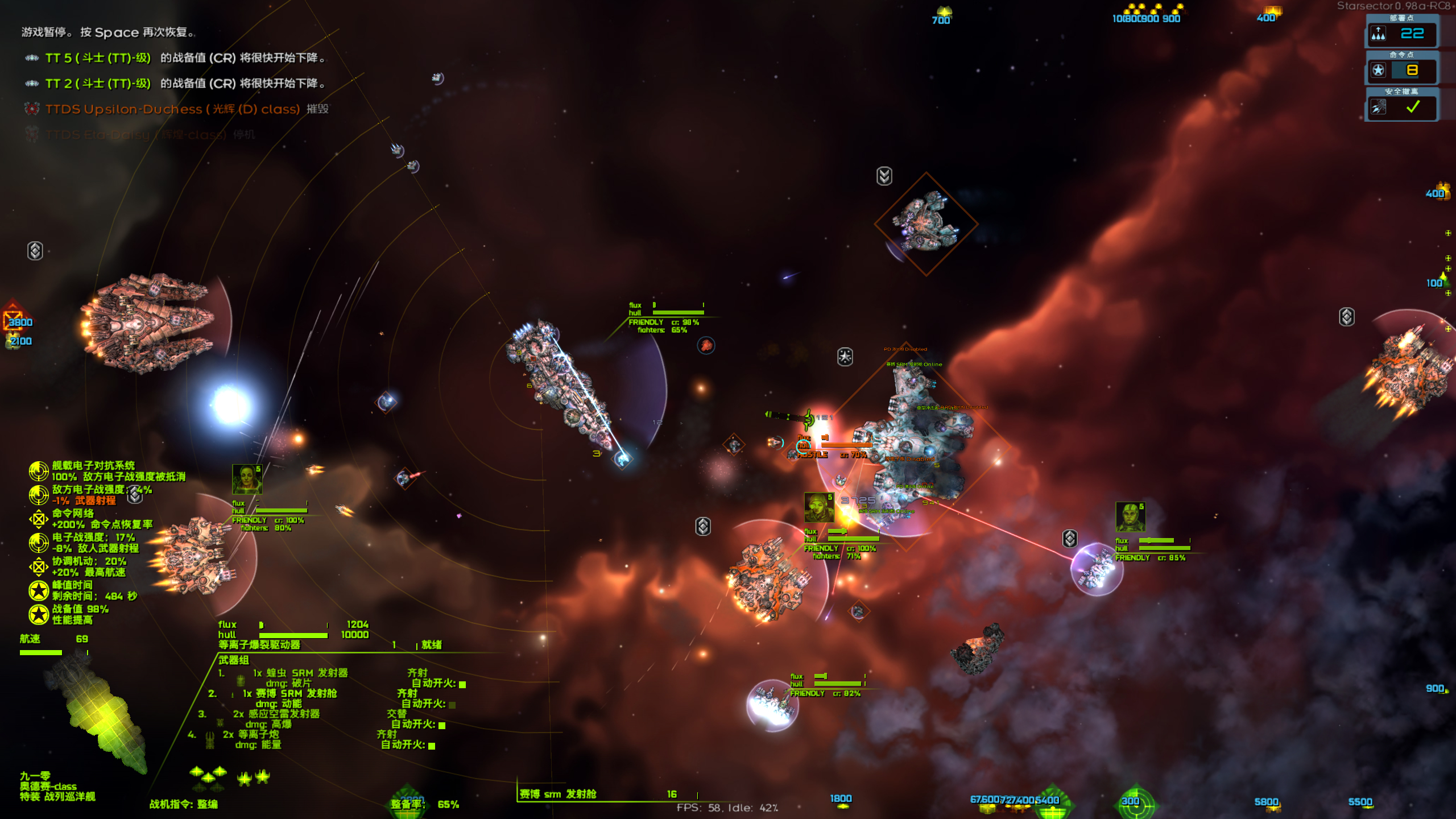The height and width of the screenshot is (819, 1456).
Task: Choose weapon group 2 赛博 SRM 发射舱
Action: [x=290, y=694]
